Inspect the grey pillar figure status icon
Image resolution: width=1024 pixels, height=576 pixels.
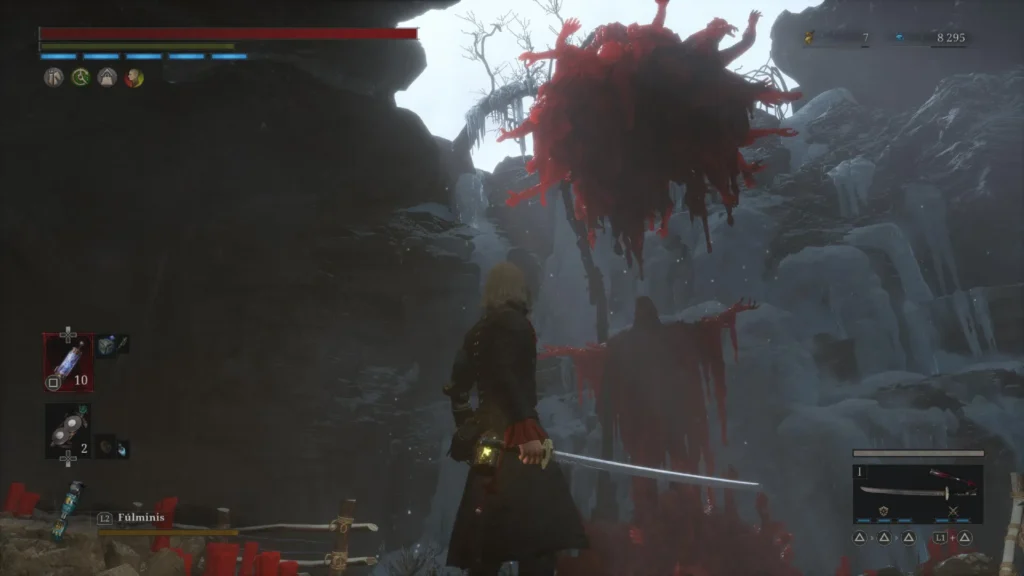coord(53,78)
